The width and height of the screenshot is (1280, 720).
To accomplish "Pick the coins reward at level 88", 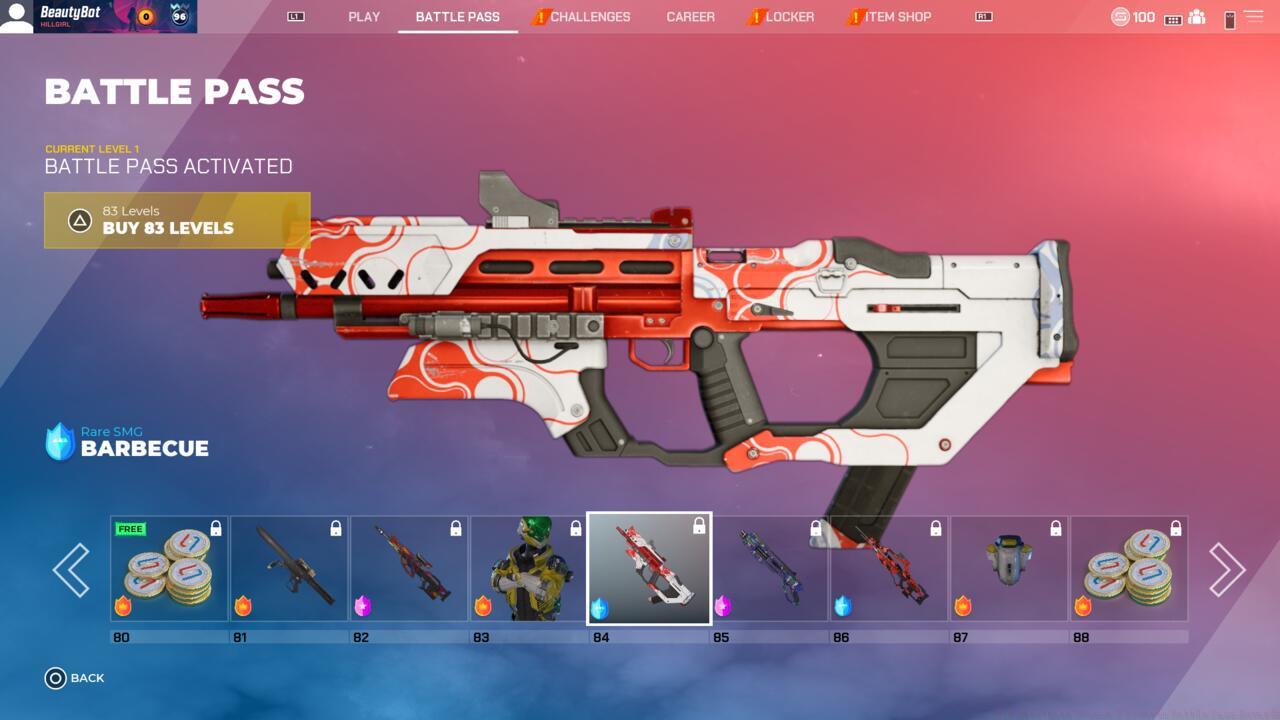I will (1129, 569).
